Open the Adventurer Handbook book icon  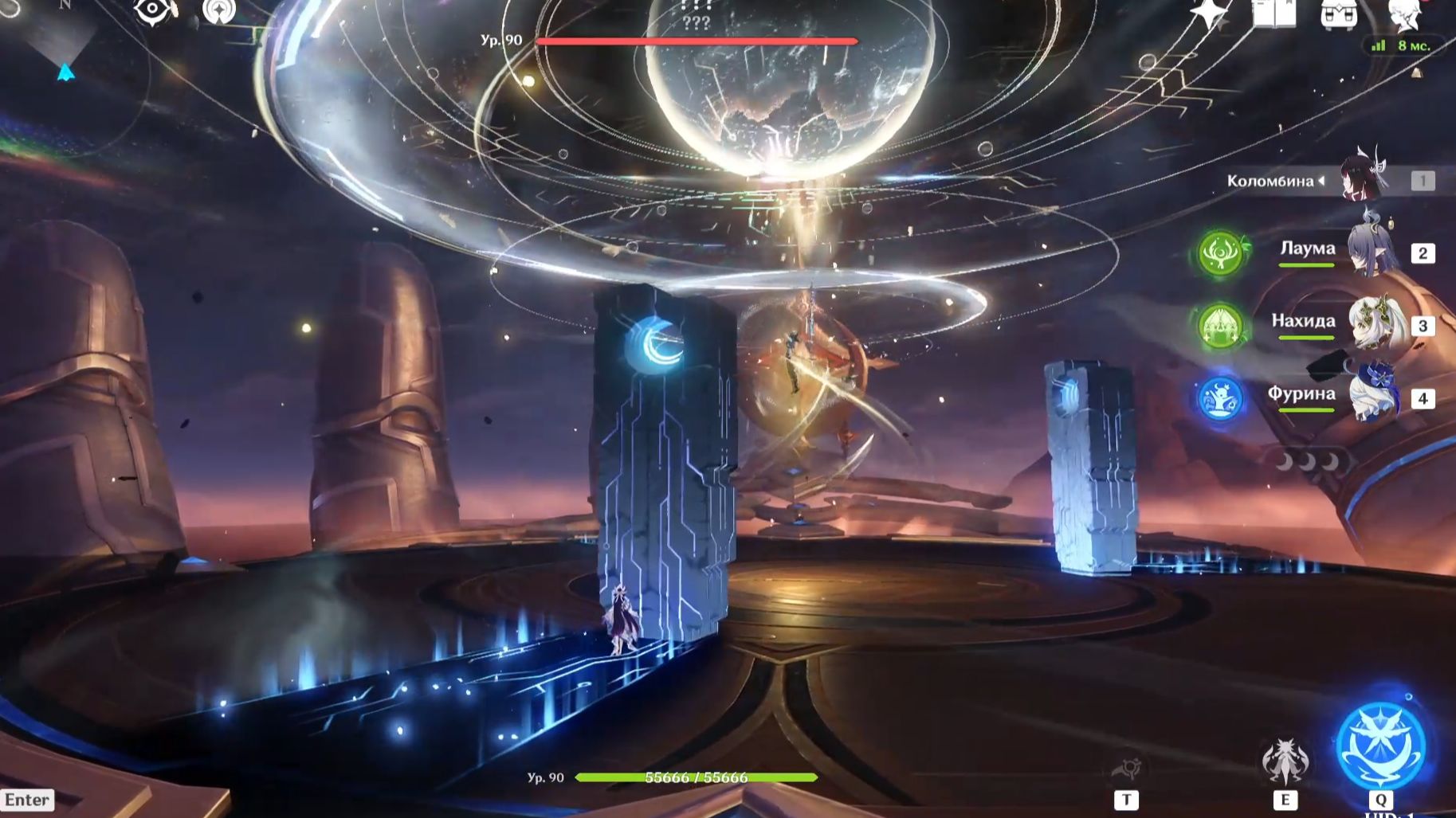coord(1274,13)
